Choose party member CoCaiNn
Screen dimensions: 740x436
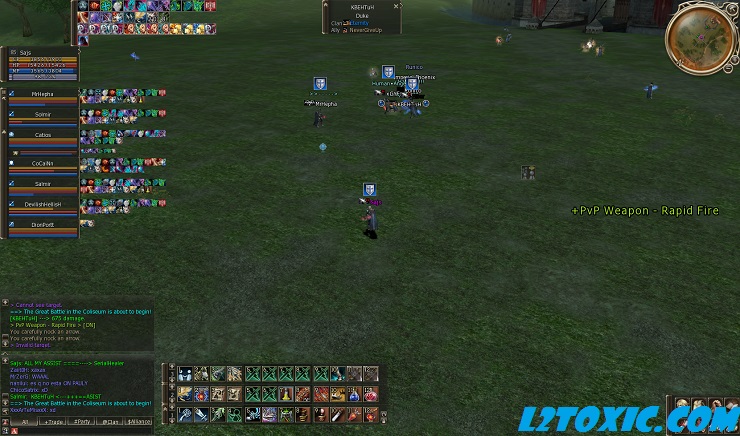point(42,163)
